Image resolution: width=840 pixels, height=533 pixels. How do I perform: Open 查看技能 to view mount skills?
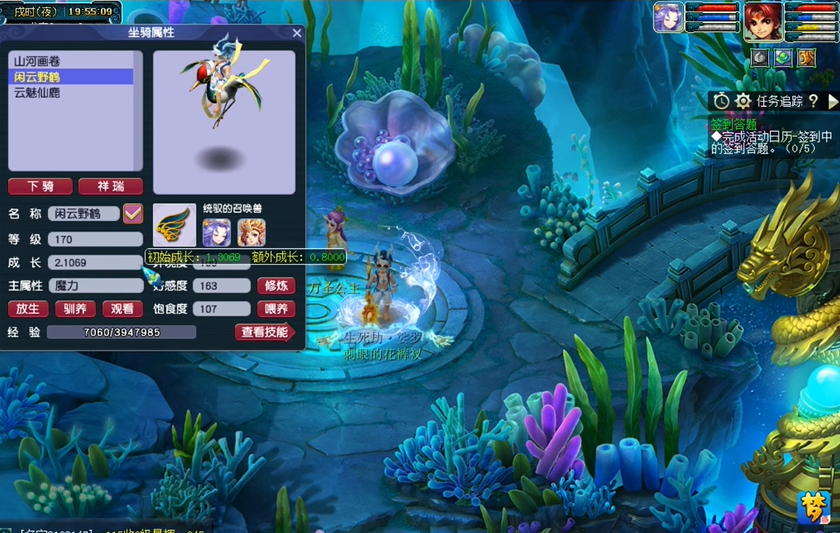tap(265, 332)
